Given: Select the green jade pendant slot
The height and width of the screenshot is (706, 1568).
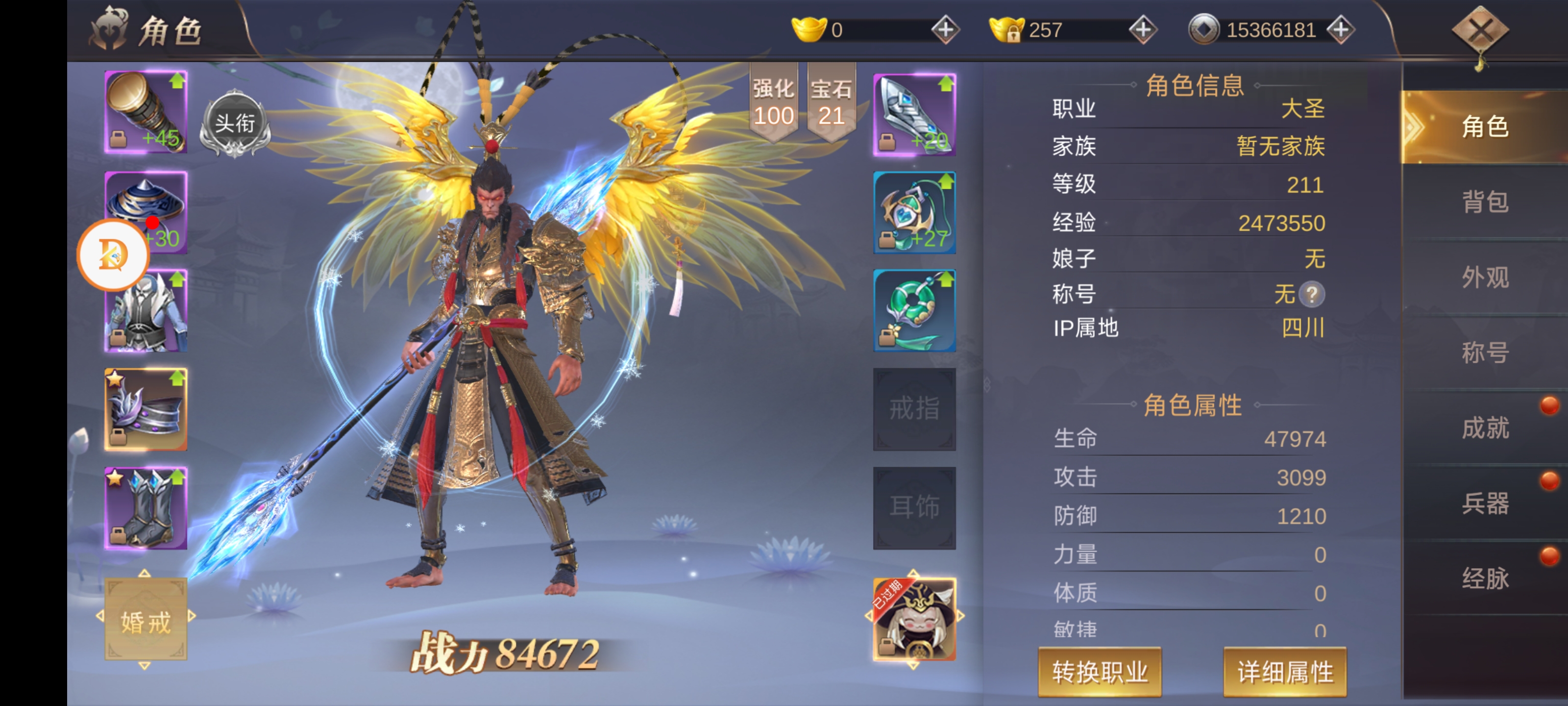Looking at the screenshot, I should tap(914, 311).
